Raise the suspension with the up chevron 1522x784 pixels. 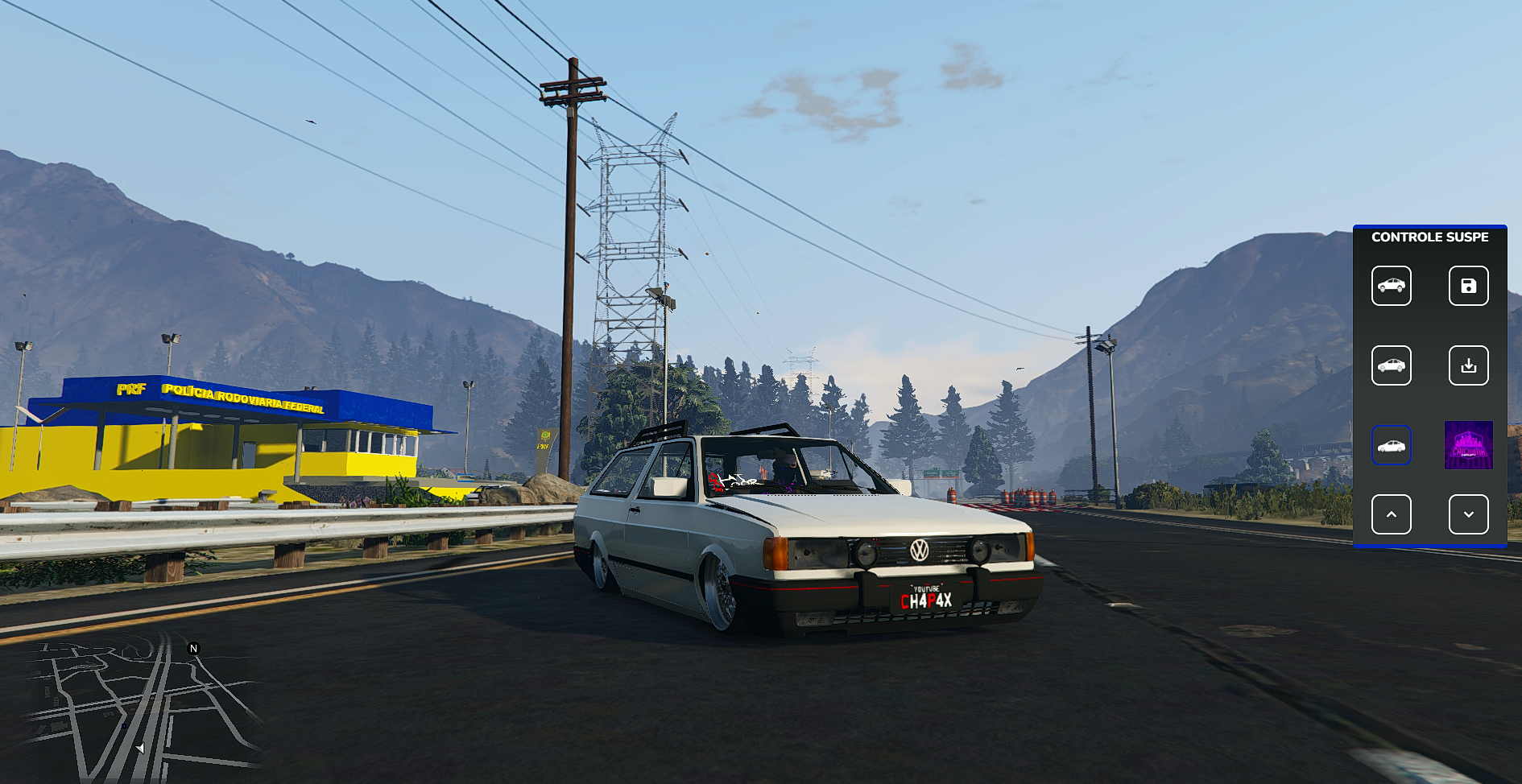click(1391, 514)
